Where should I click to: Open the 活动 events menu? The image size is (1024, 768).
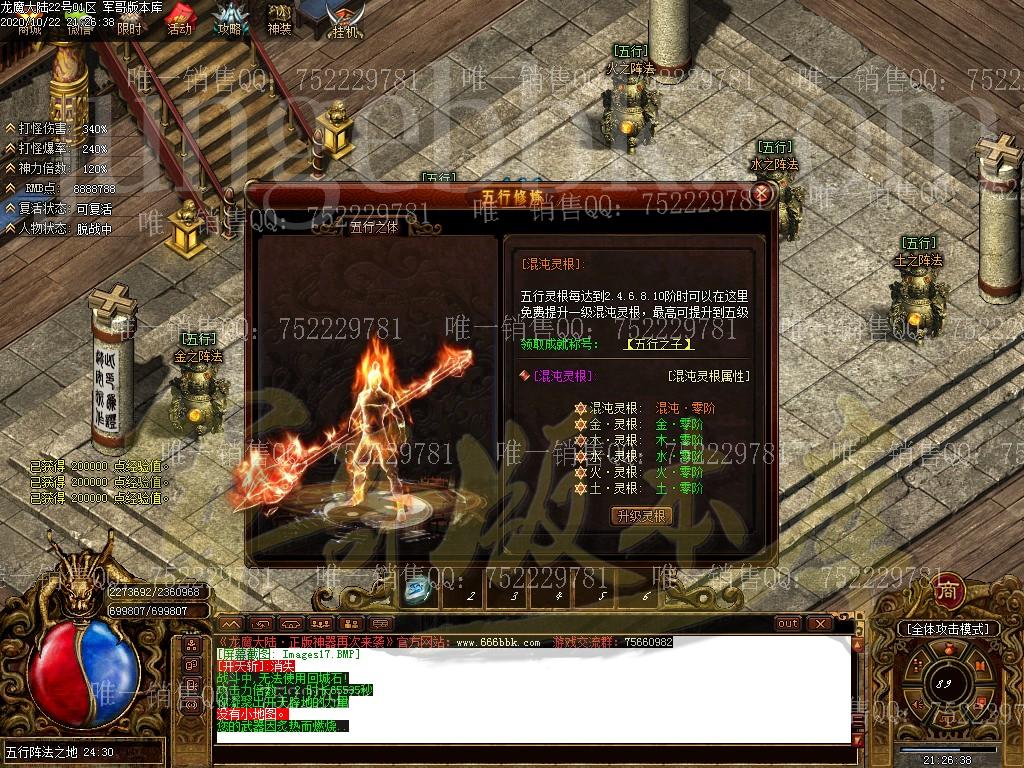(x=179, y=18)
